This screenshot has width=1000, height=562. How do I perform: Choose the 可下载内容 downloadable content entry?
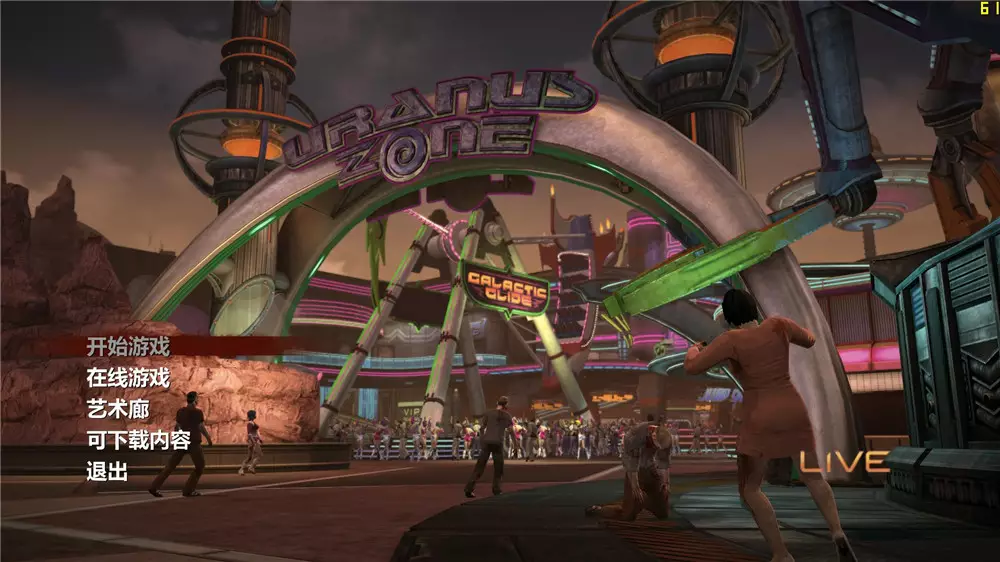coord(138,441)
